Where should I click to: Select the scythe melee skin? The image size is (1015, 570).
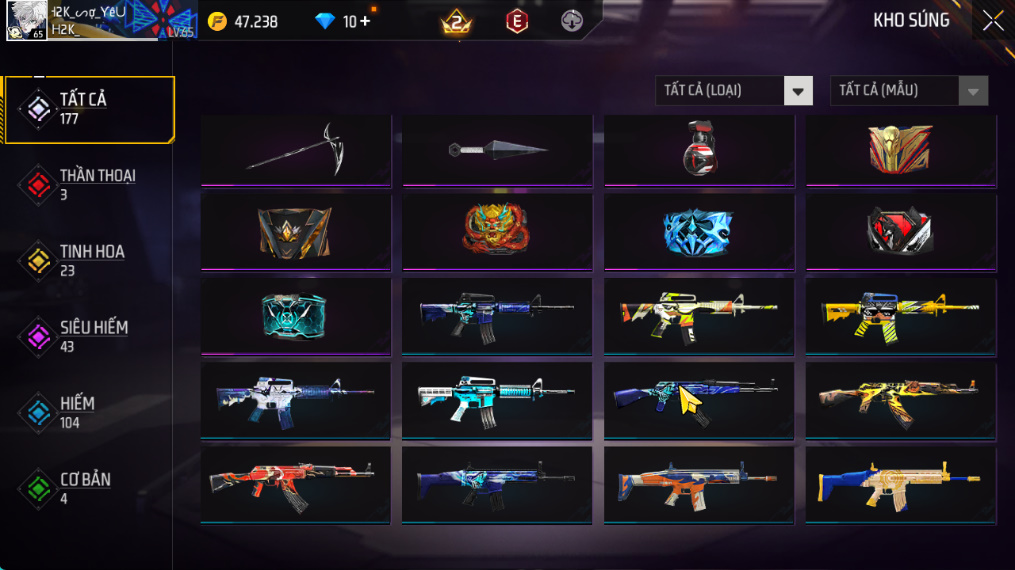296,149
